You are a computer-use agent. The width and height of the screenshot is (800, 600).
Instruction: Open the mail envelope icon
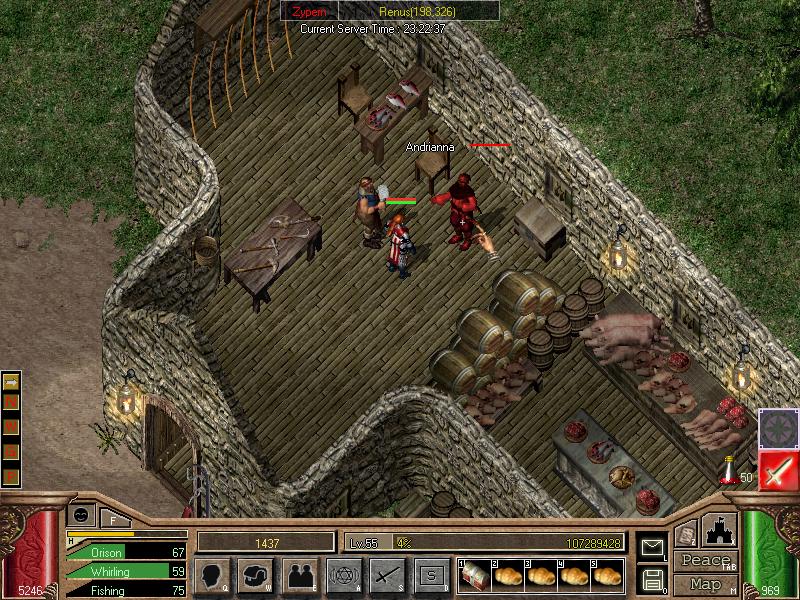tap(652, 547)
